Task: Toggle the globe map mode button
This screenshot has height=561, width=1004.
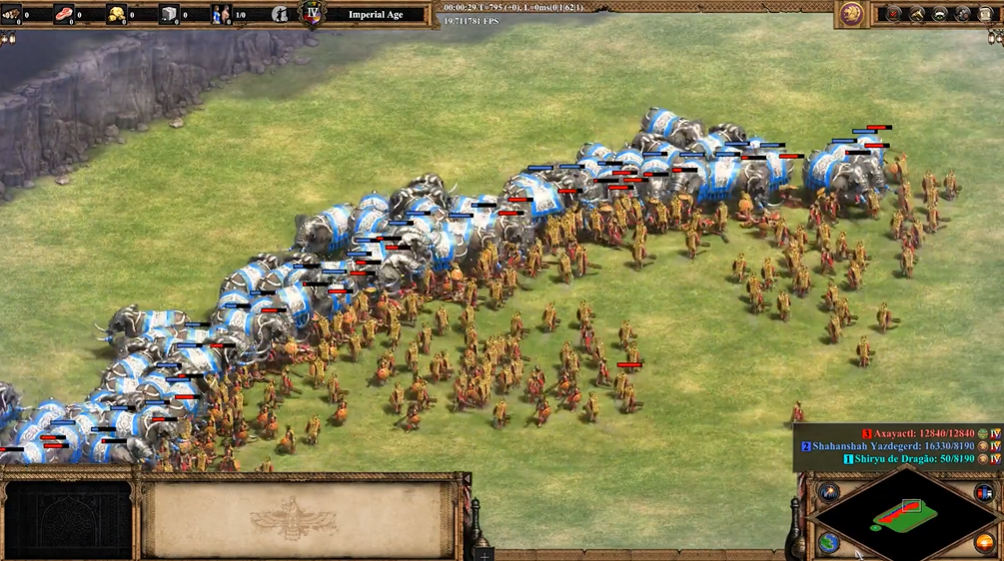Action: 829,542
